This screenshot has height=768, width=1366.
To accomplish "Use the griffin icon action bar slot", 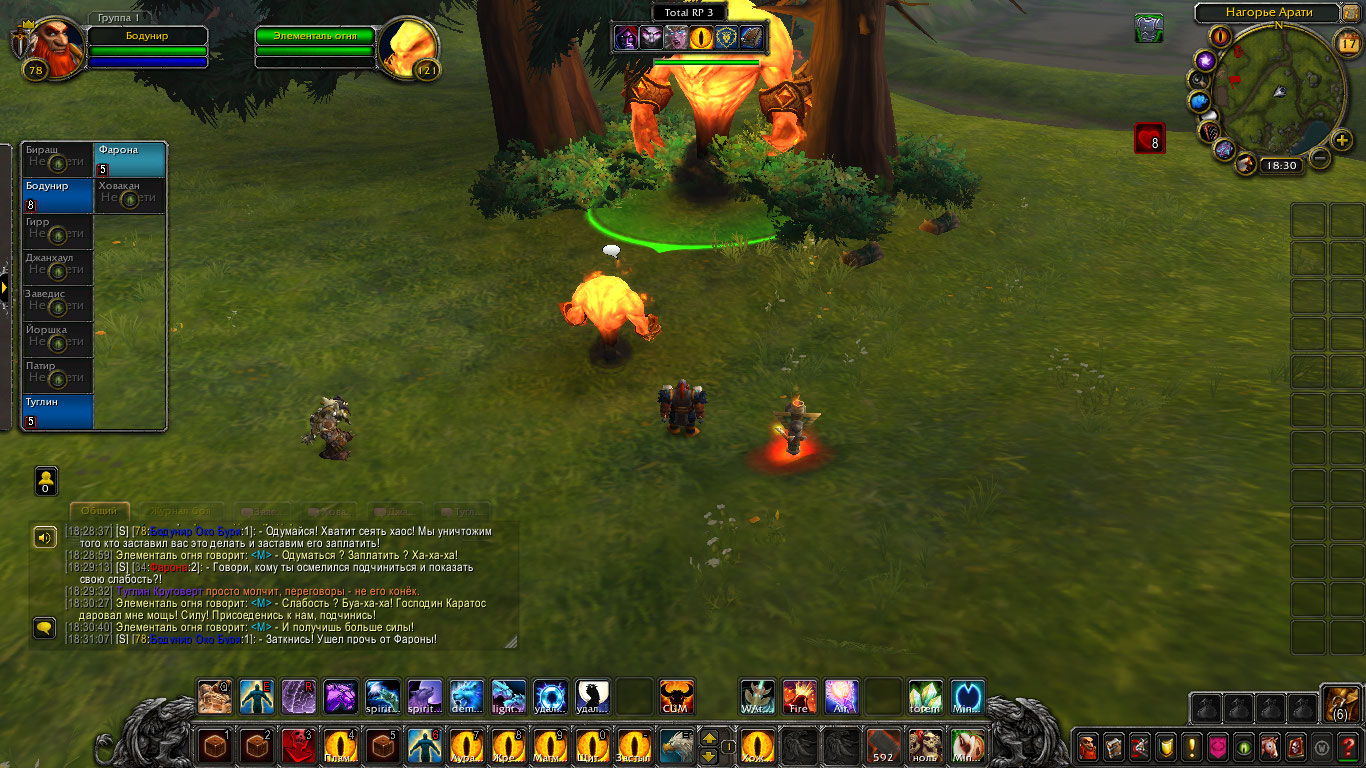I will click(x=676, y=746).
